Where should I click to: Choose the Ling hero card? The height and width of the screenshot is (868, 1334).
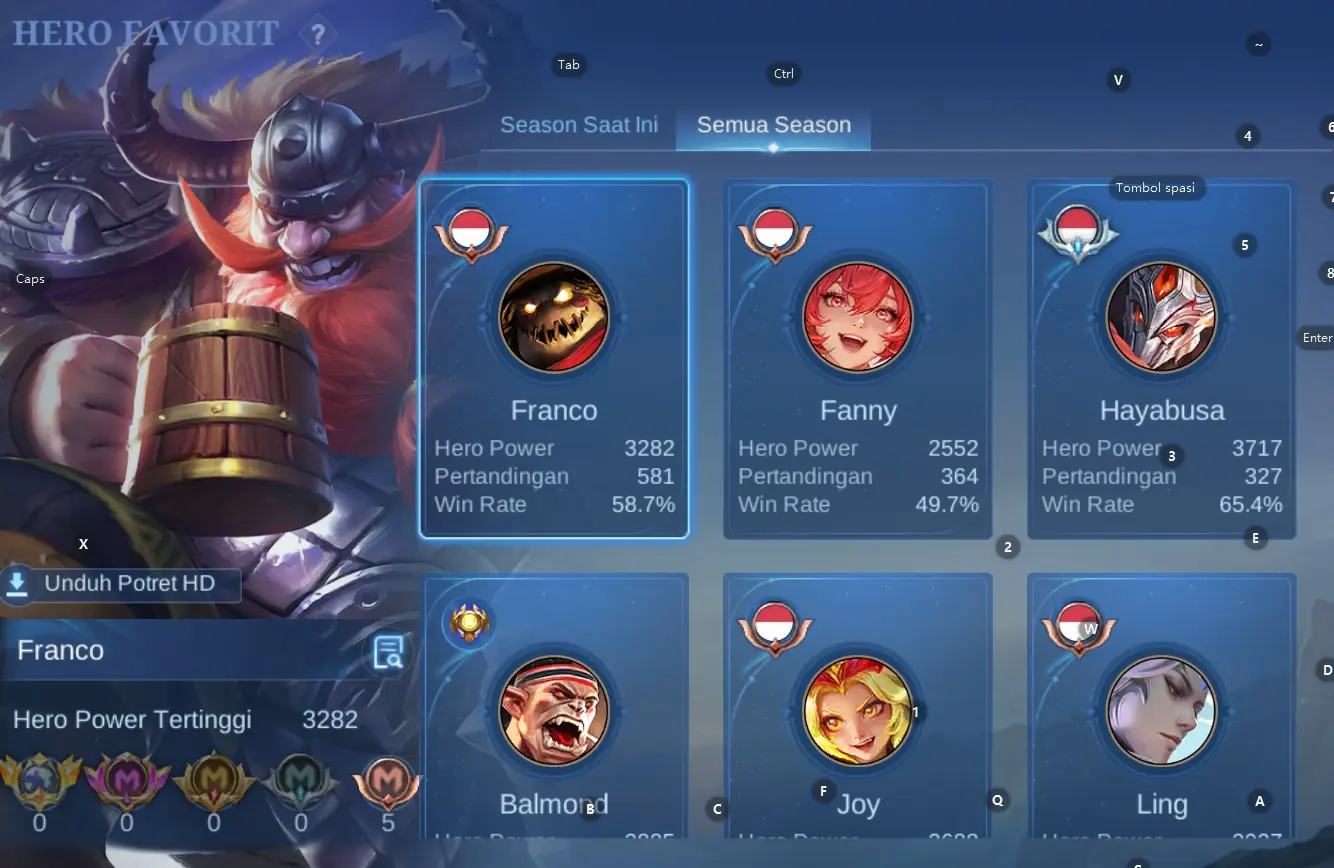[x=1161, y=710]
